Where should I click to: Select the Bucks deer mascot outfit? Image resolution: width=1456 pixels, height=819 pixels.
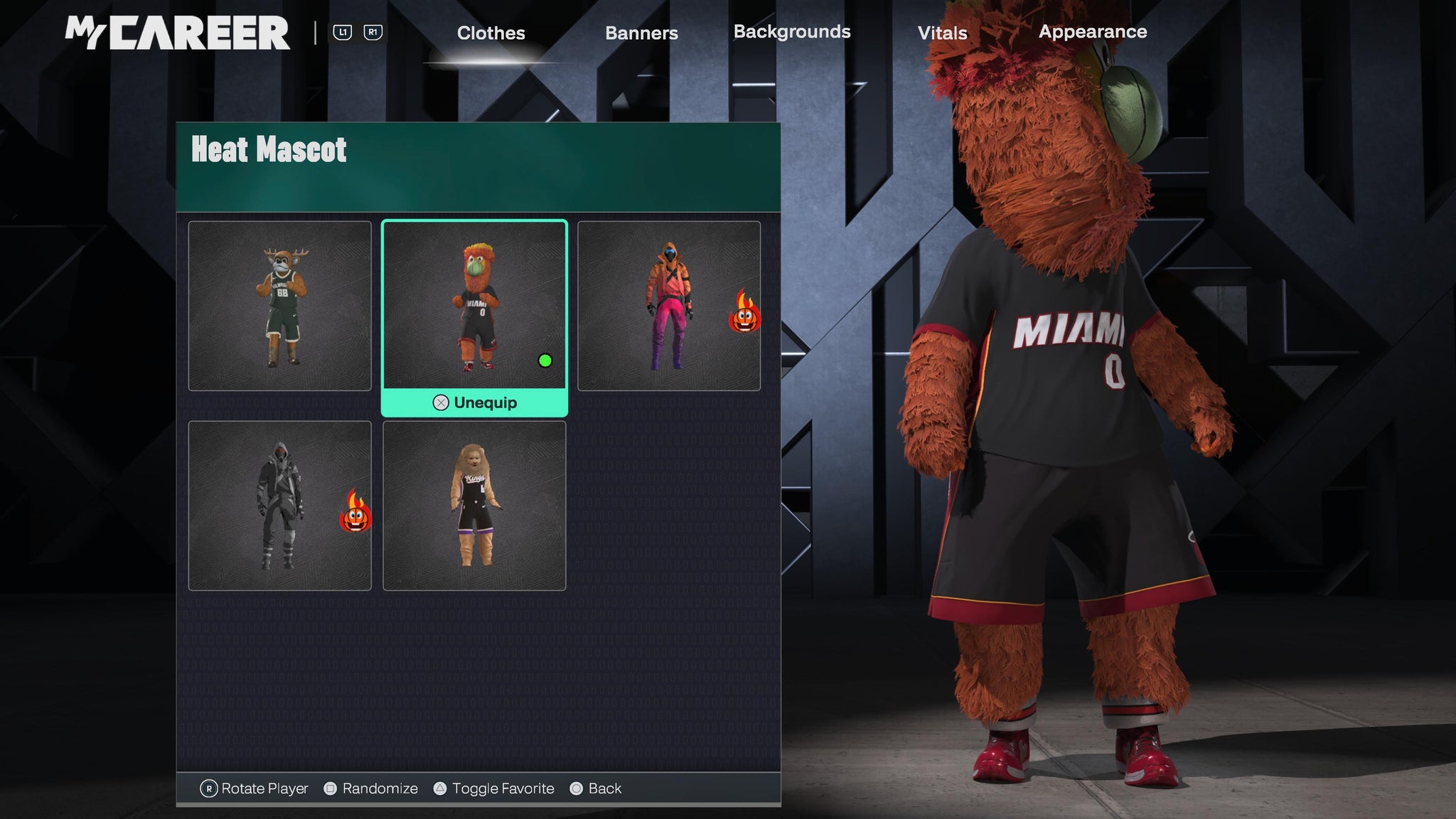(x=279, y=306)
